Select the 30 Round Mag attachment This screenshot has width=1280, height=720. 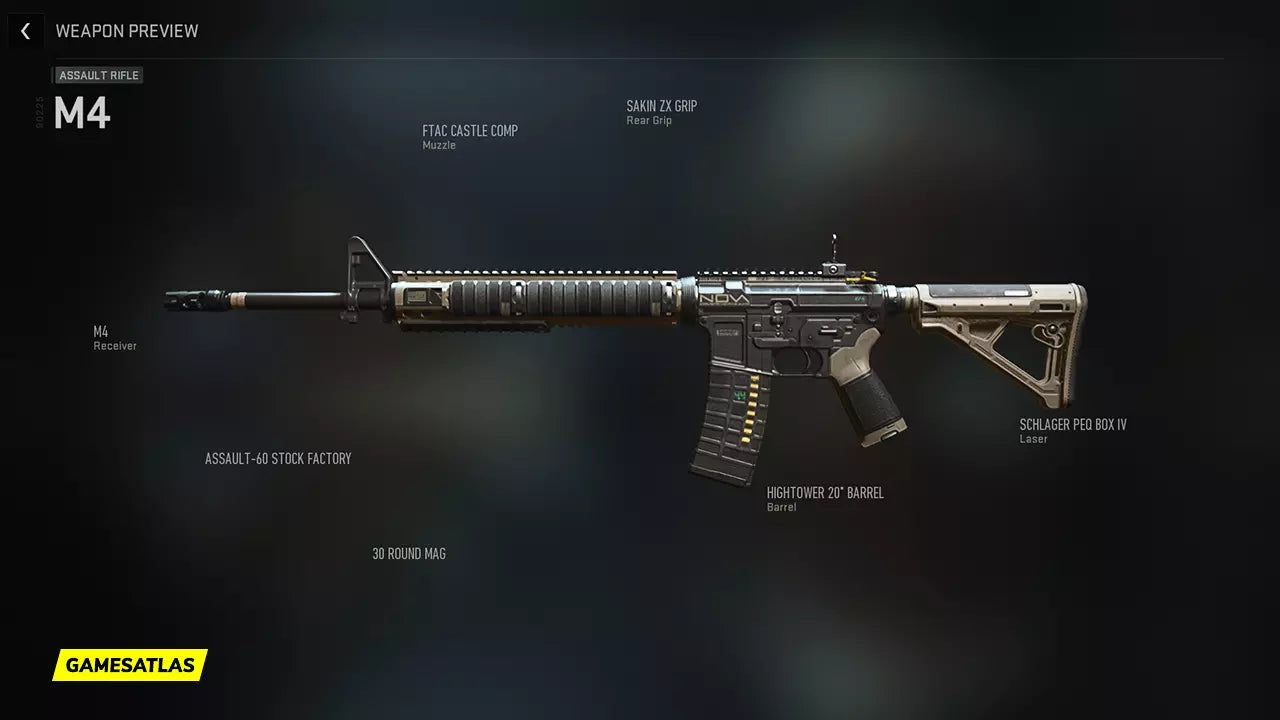click(409, 554)
